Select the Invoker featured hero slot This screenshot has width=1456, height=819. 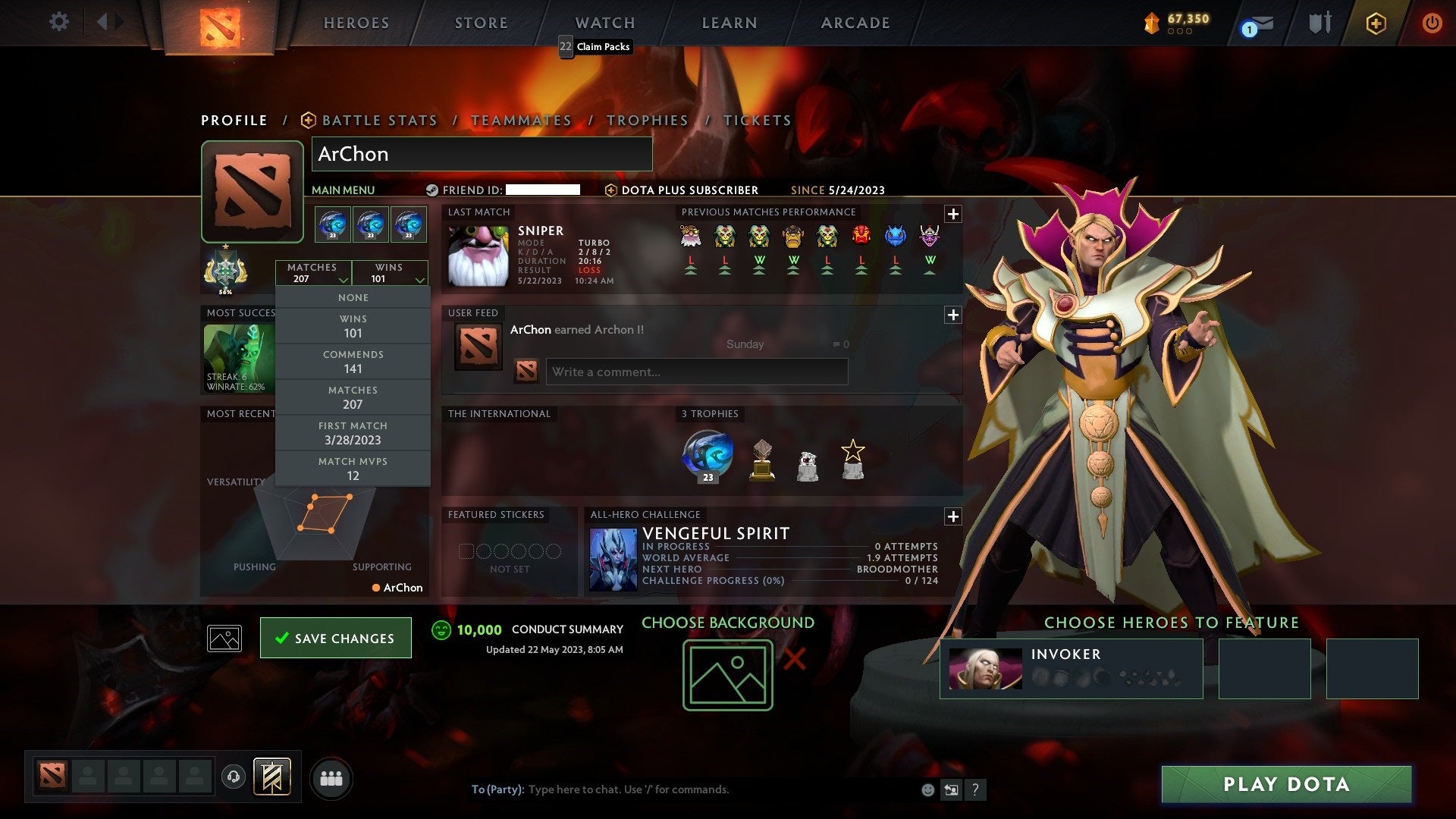click(1071, 668)
